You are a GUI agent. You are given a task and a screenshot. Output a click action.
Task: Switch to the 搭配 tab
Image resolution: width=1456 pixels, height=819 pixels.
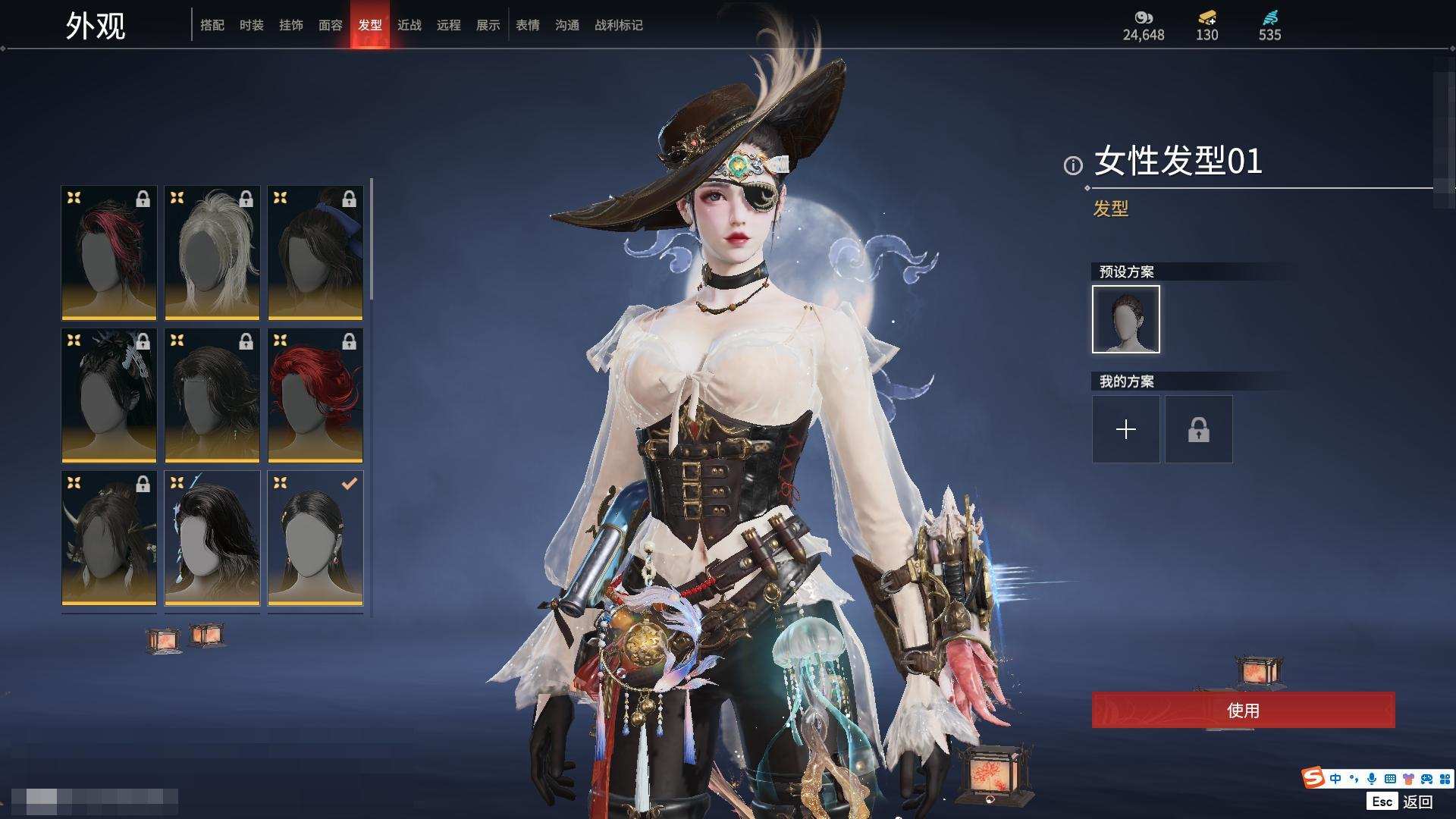pos(212,25)
